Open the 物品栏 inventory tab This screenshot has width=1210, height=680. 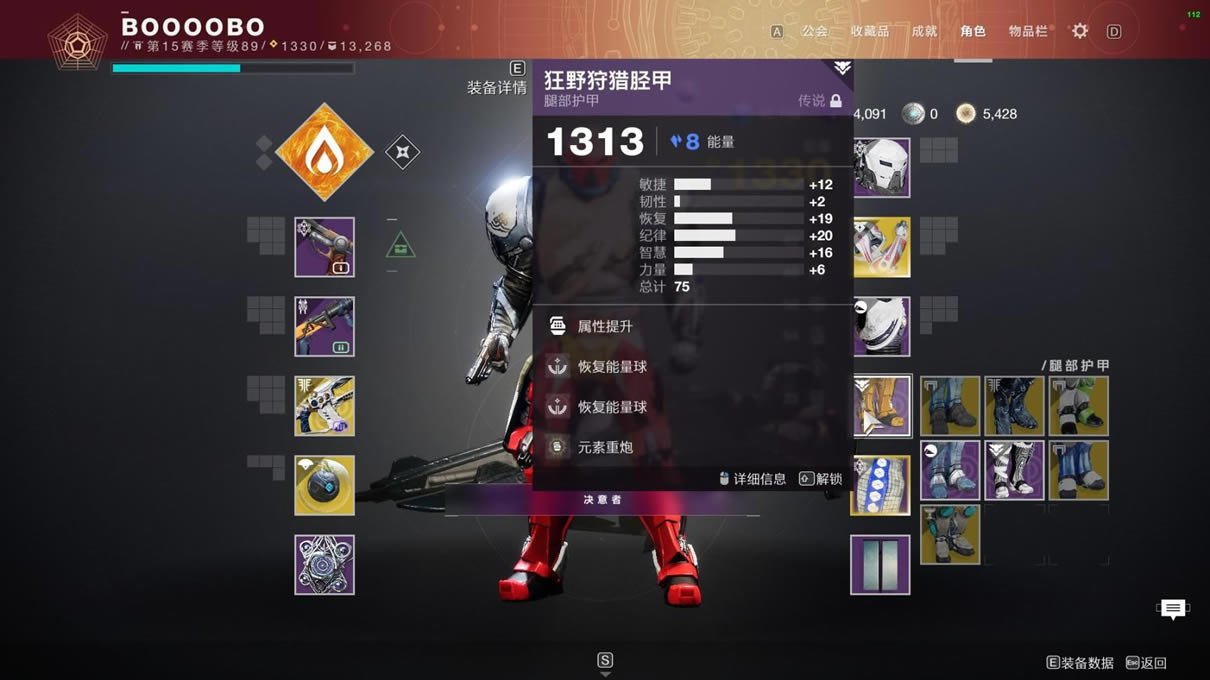pyautogui.click(x=1027, y=31)
